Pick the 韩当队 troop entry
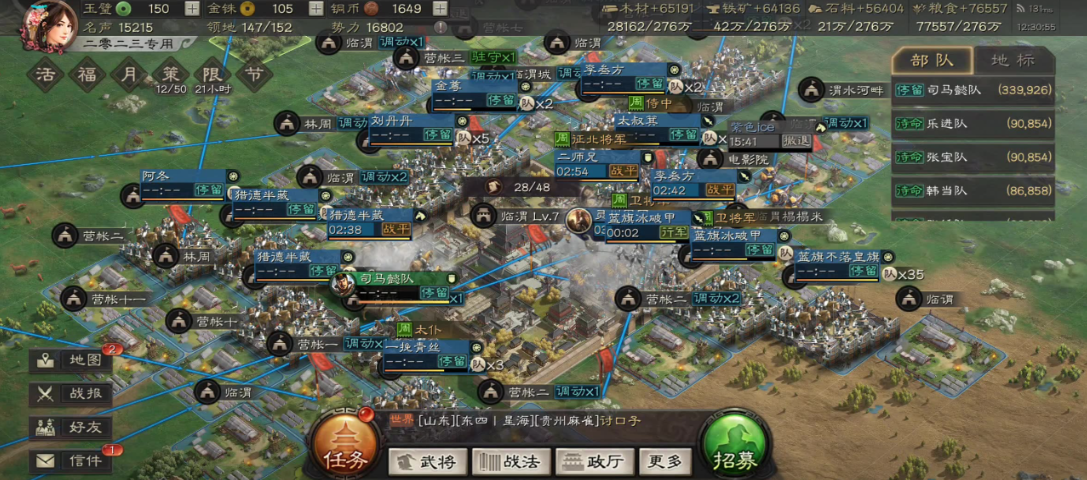This screenshot has height=480, width=1087. 972,190
